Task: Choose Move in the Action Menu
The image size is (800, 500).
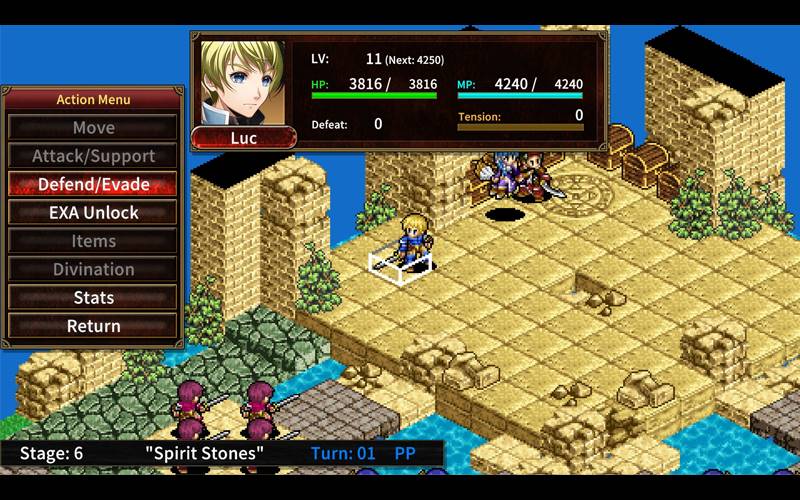Action: 93,128
